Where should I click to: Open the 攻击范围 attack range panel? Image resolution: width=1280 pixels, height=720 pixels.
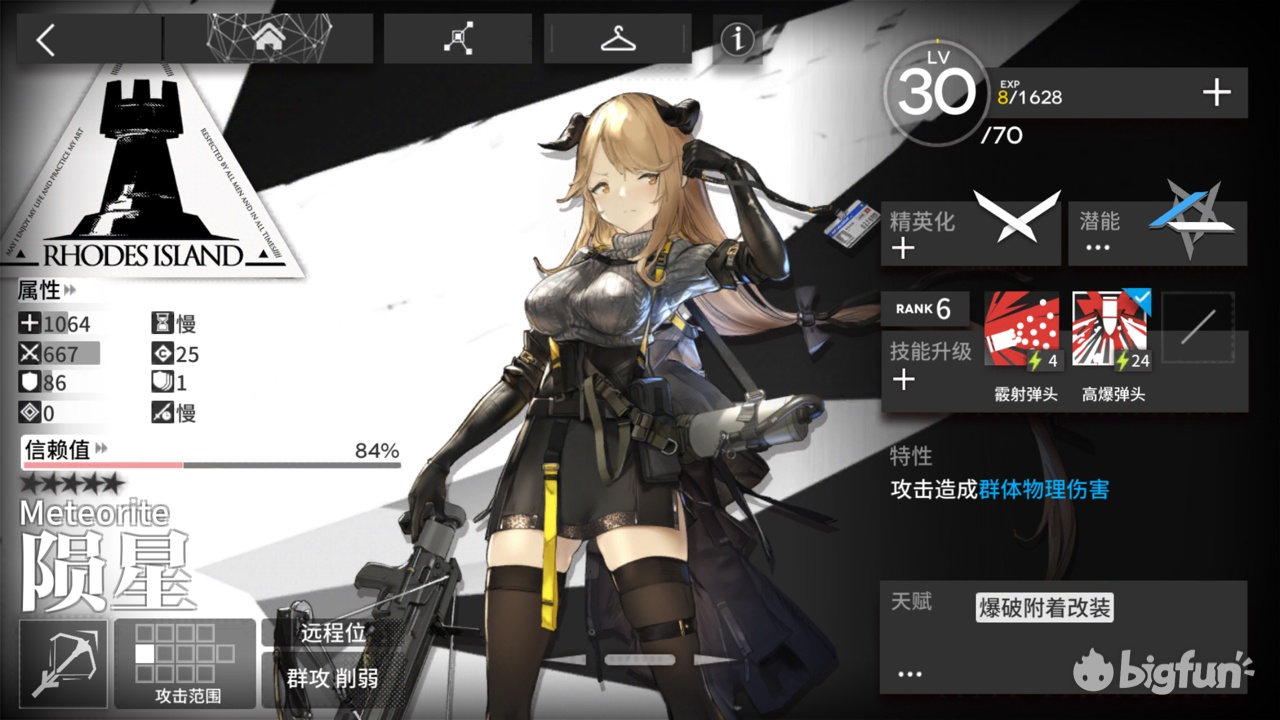coord(184,660)
